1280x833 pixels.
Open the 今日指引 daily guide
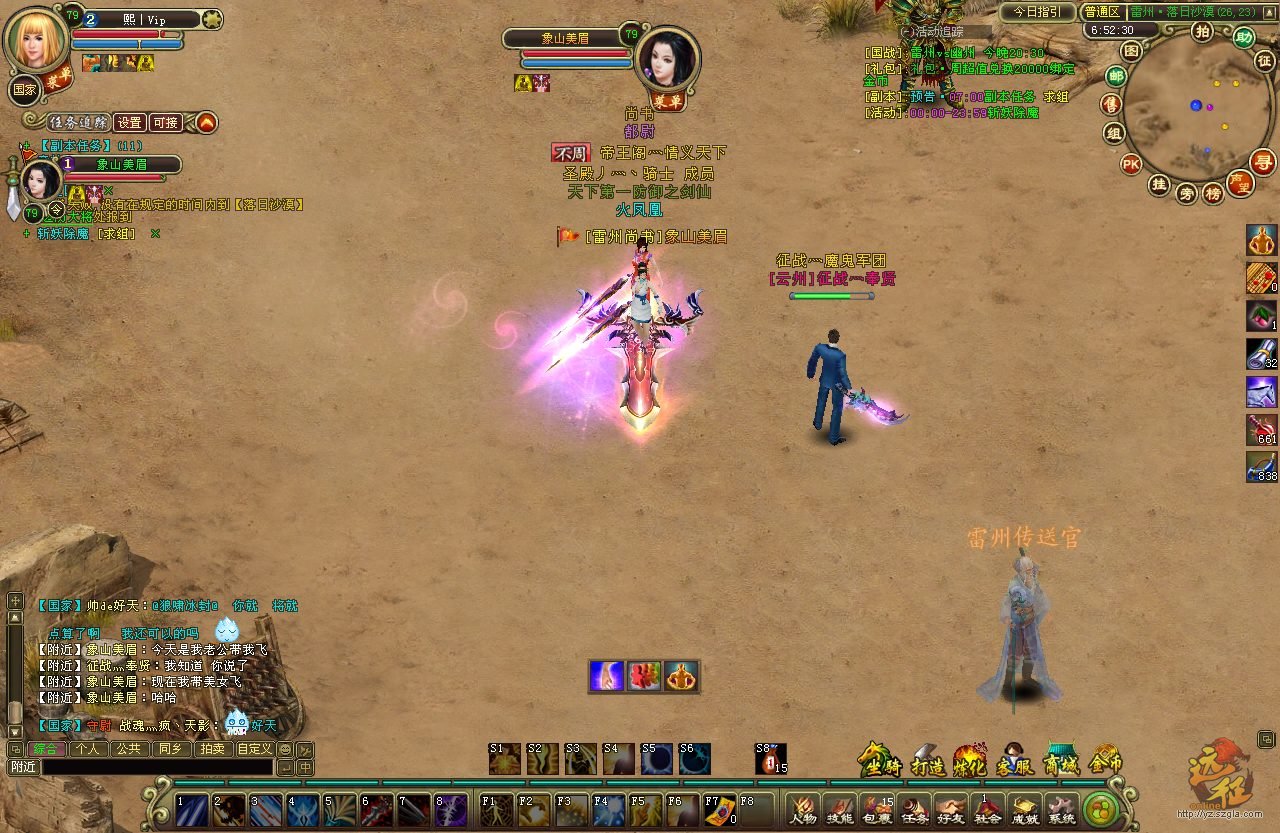[x=1038, y=12]
